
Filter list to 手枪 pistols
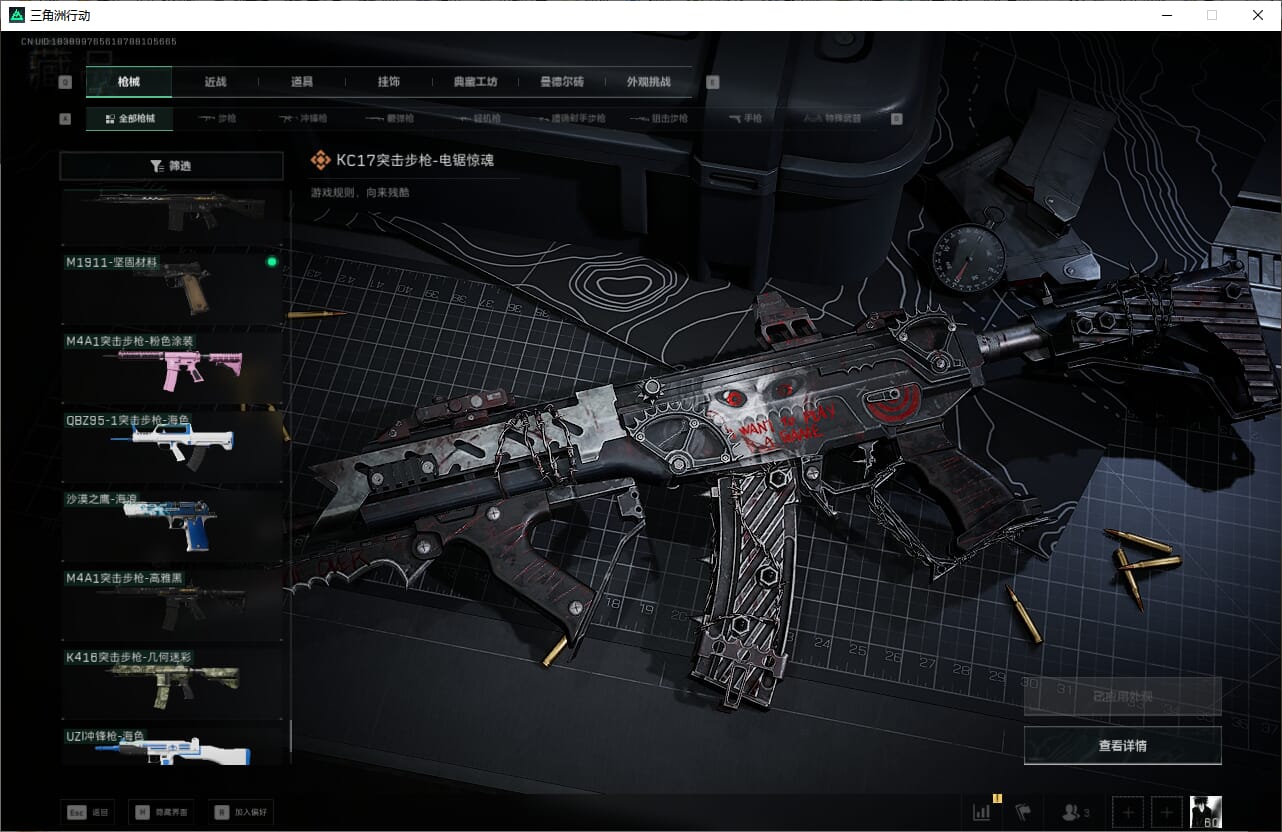(x=745, y=118)
